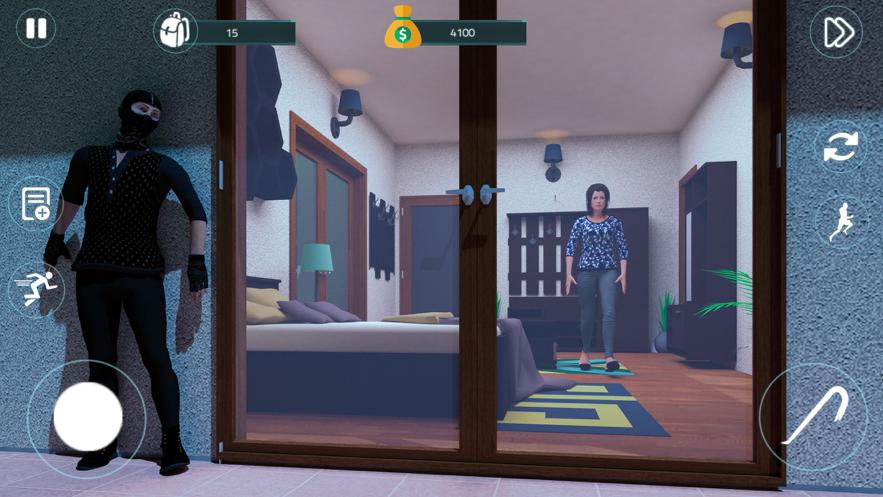Activate the sprint dash button
Screen dimensions: 883x497
[36, 289]
